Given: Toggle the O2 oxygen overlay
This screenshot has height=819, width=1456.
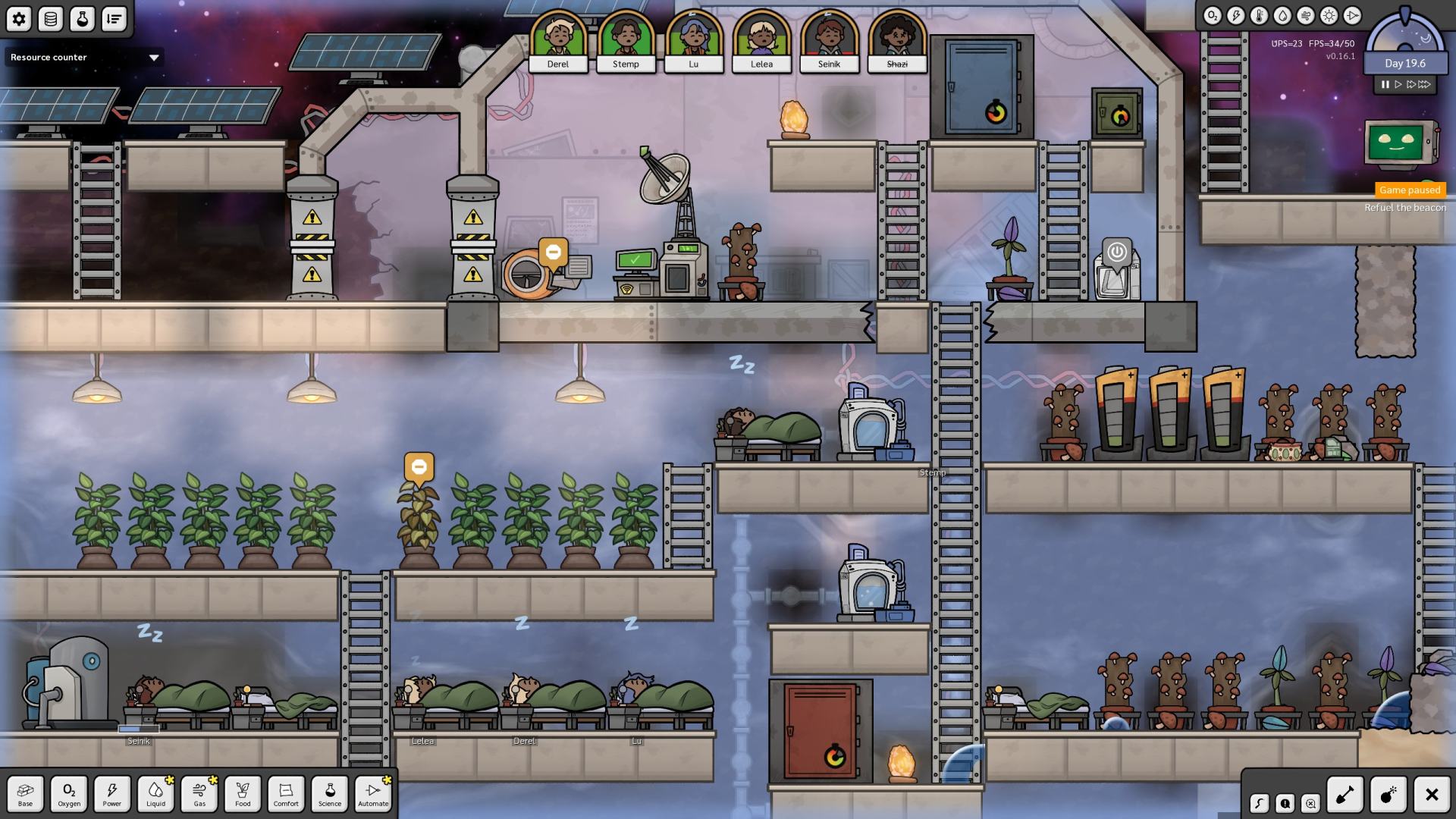Looking at the screenshot, I should pos(1212,16).
